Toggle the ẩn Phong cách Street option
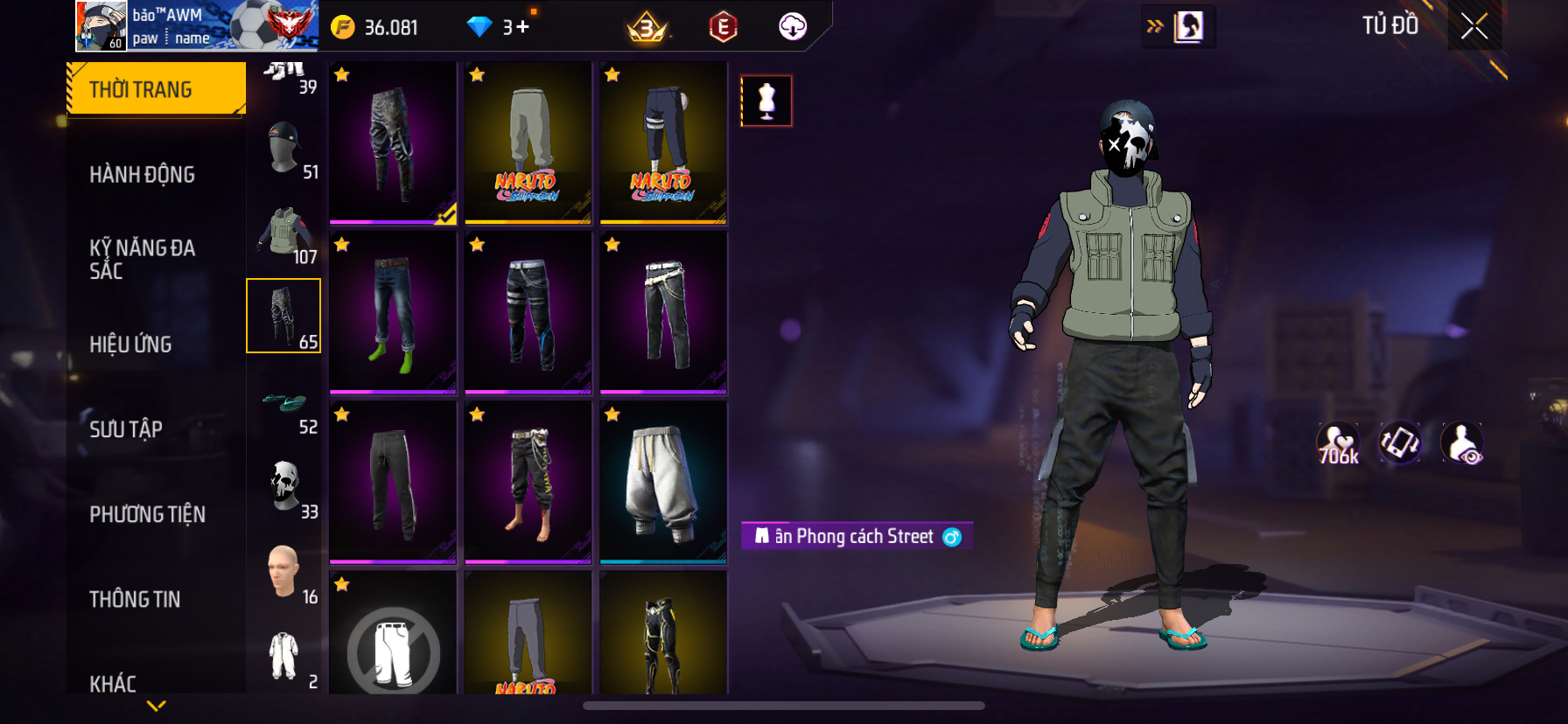Viewport: 1568px width, 724px height. tap(856, 536)
